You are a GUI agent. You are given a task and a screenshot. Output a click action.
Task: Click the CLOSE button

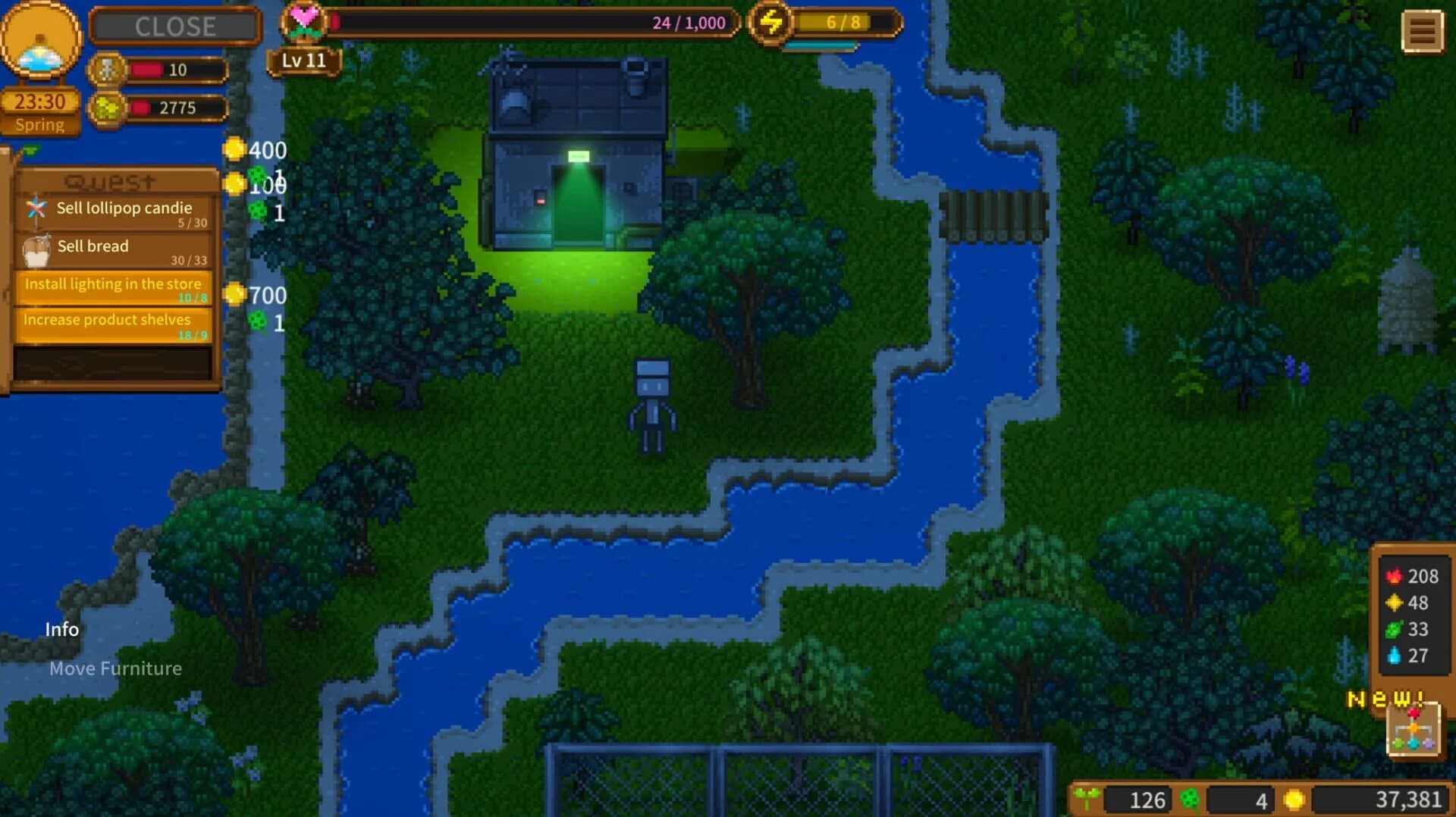(174, 26)
